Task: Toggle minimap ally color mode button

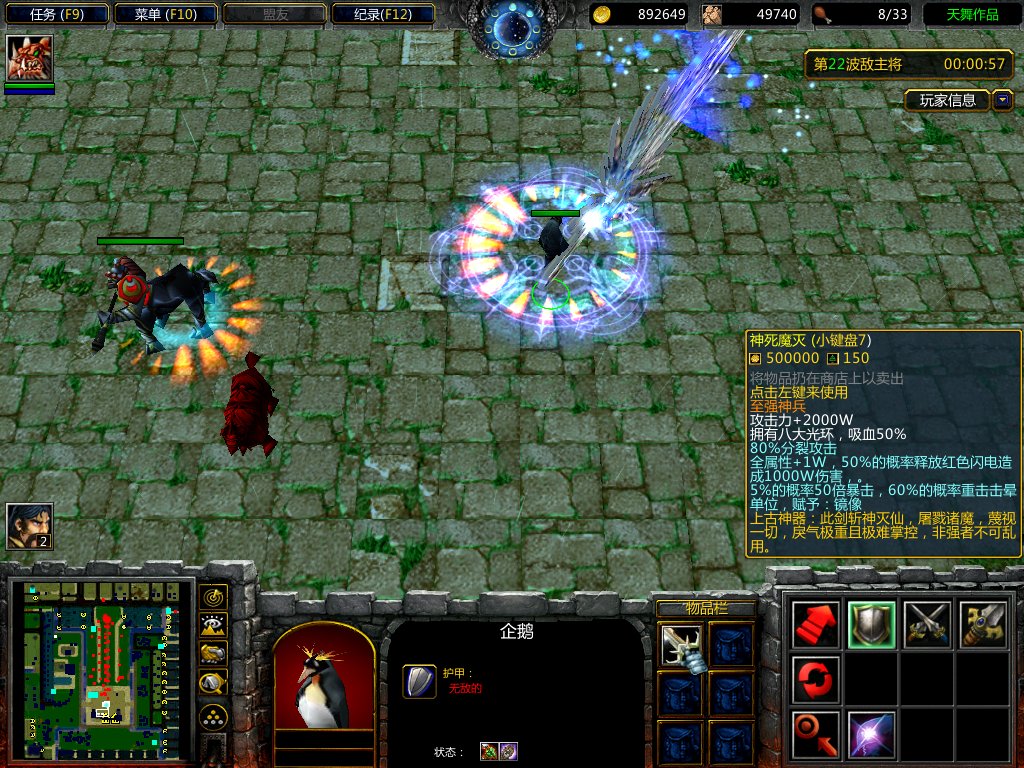Action: [212, 654]
